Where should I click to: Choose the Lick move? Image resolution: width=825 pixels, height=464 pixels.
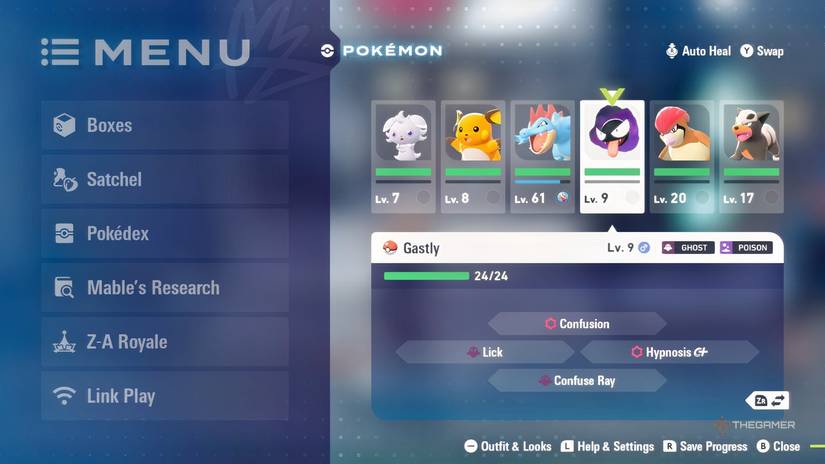click(485, 352)
